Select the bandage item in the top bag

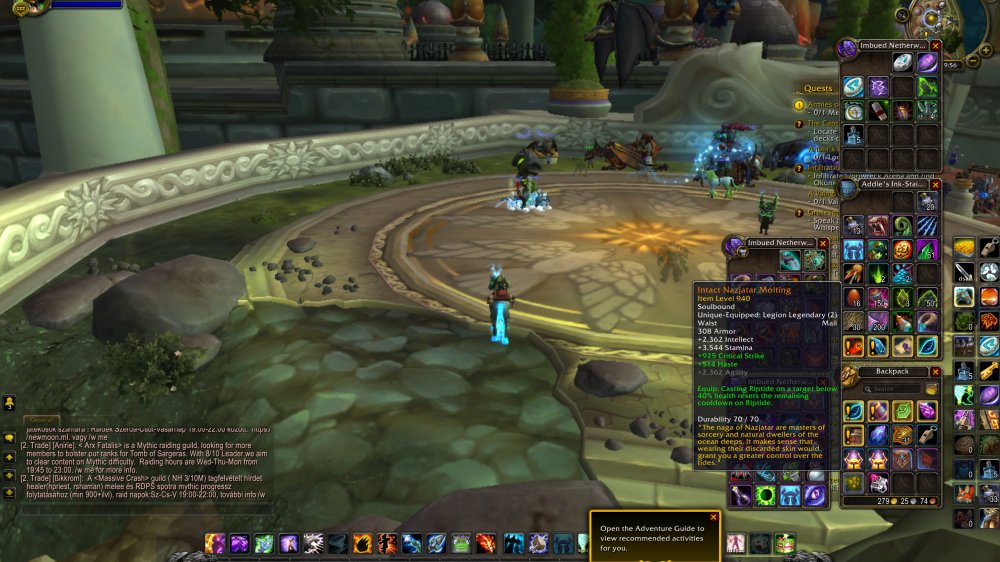click(x=878, y=110)
